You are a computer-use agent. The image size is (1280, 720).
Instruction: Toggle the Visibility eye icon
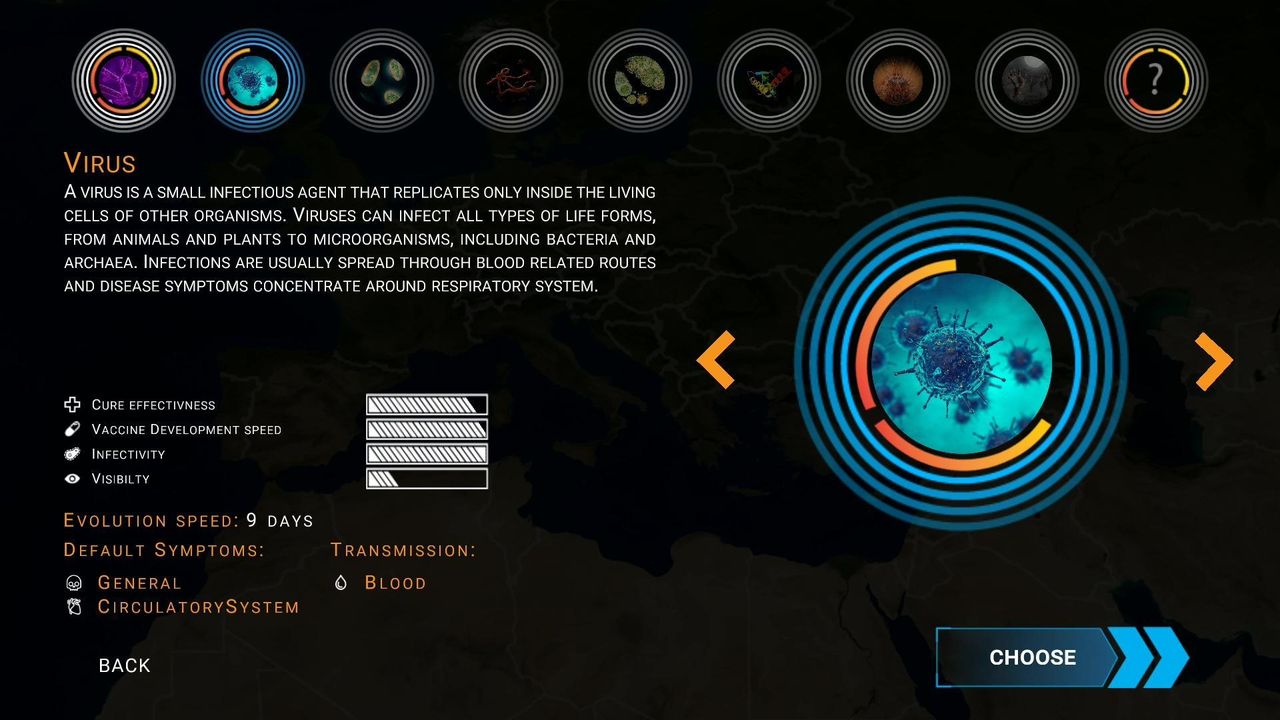[x=71, y=478]
